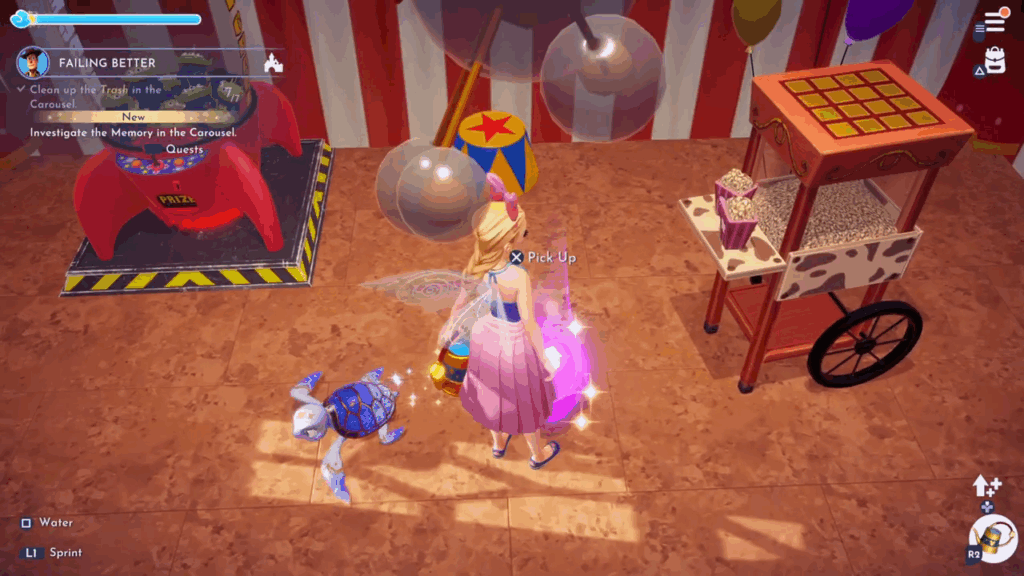
Task: Open the Failing Better quest tracker
Action: (x=107, y=63)
